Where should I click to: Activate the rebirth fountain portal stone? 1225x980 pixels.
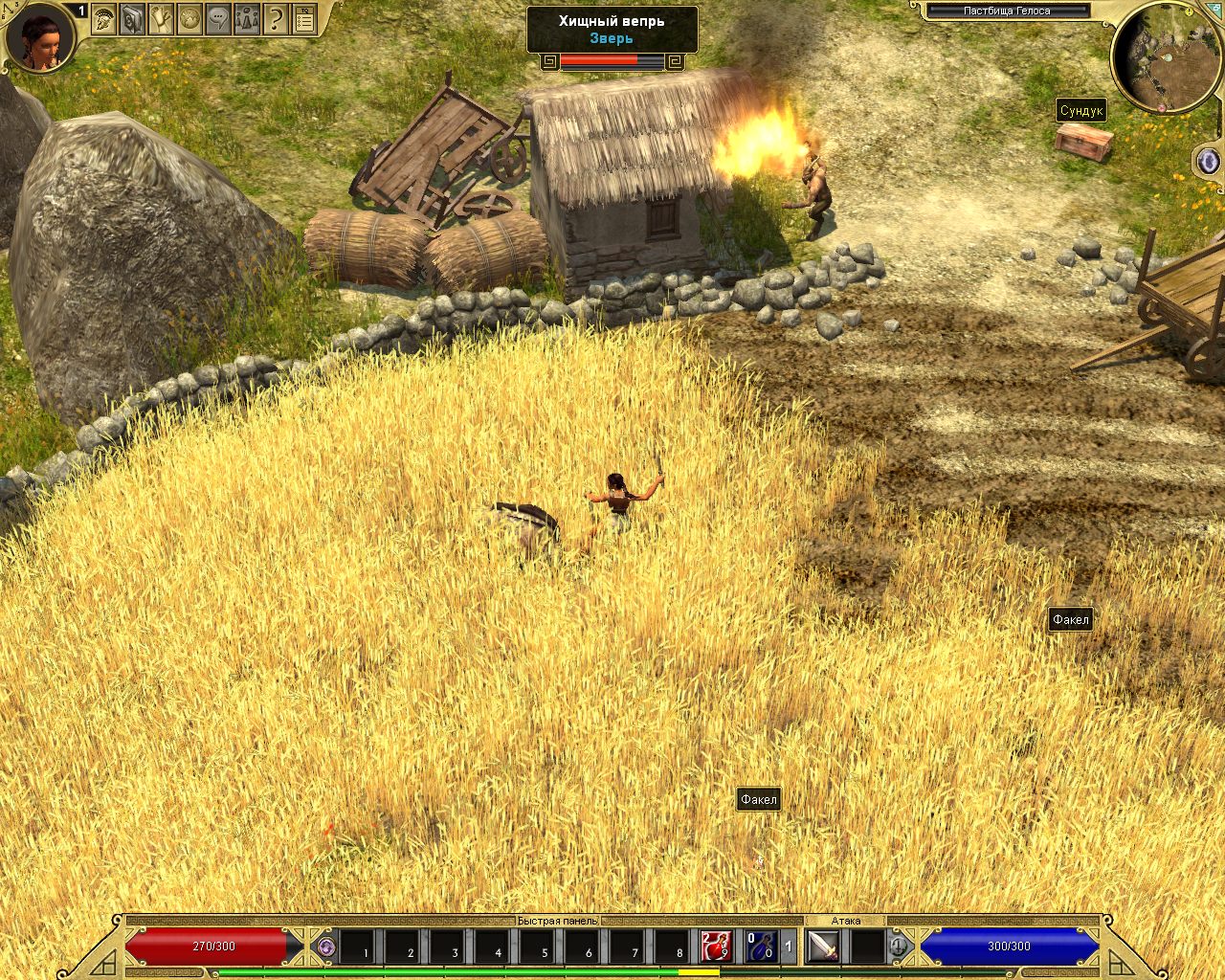tap(1208, 161)
